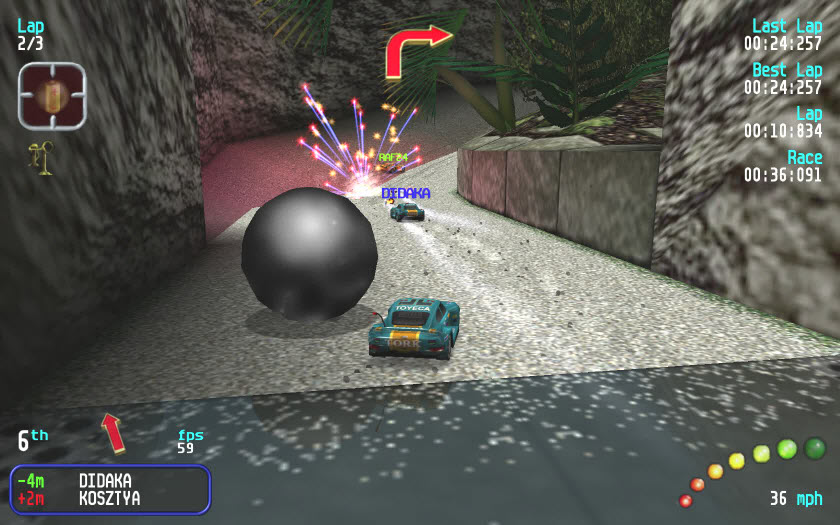Click the small gold trophy icon
Screen dimensions: 840x525
43,158
